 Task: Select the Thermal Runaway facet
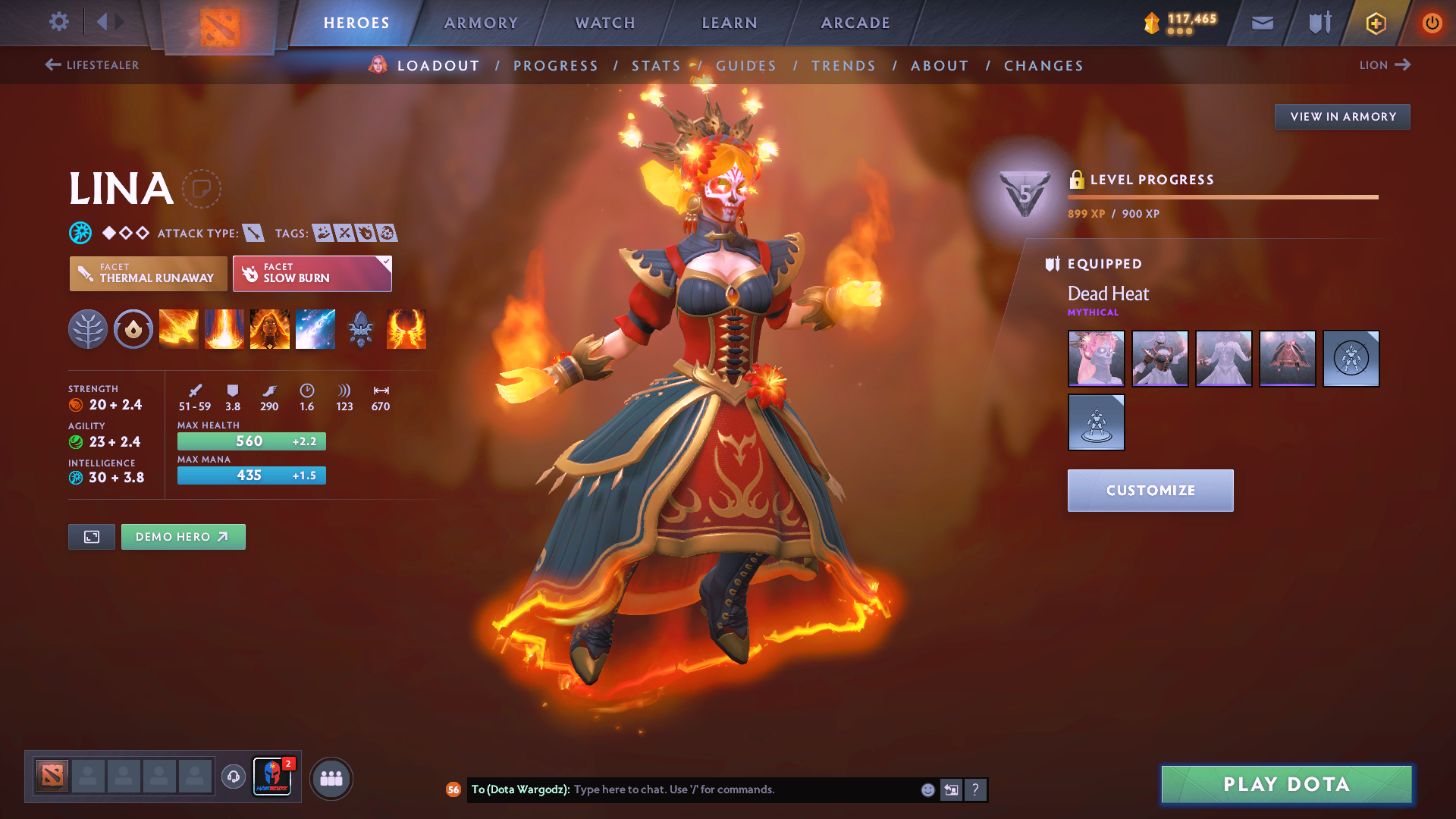149,274
